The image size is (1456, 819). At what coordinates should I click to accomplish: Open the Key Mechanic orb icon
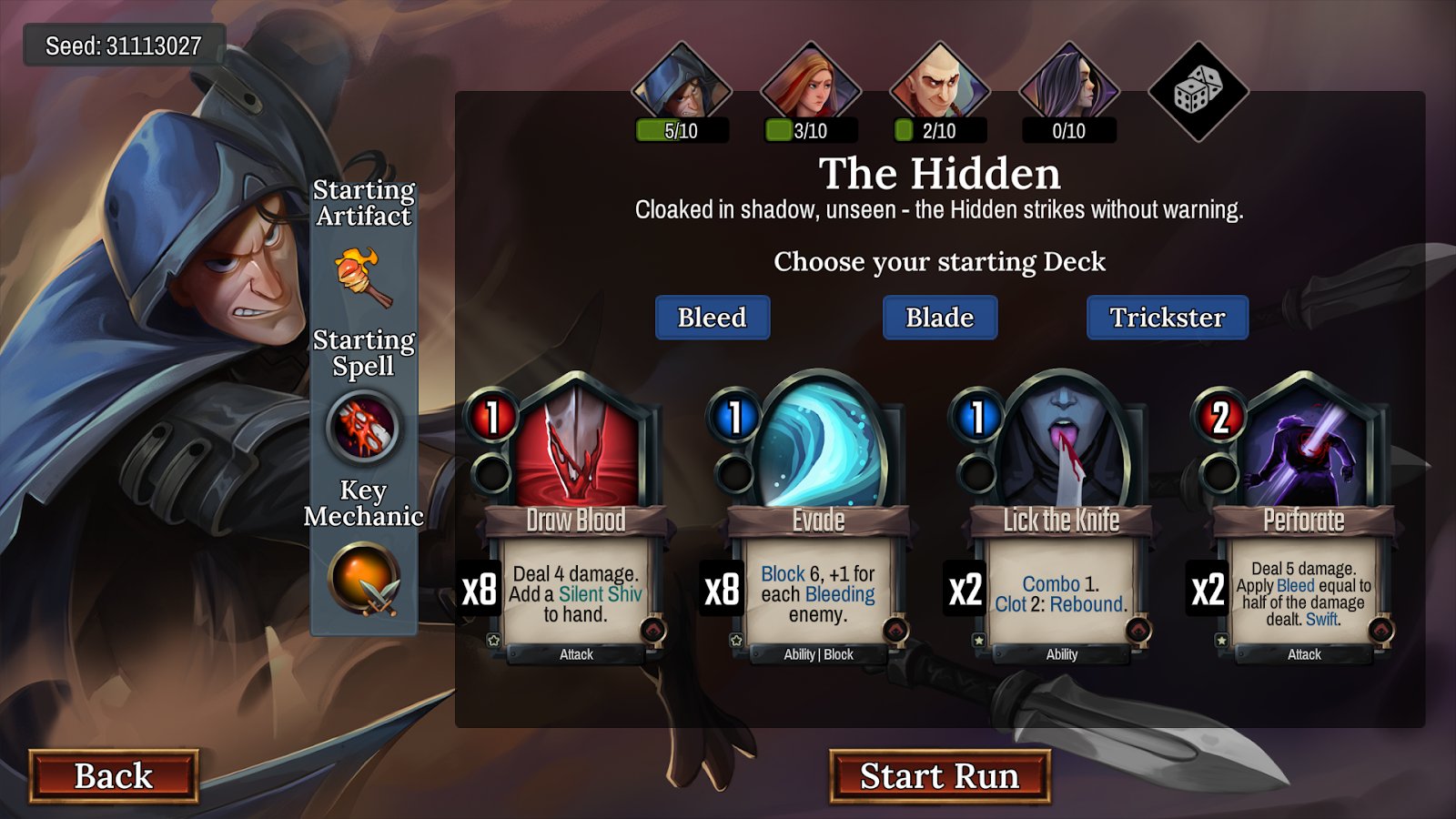[x=364, y=582]
